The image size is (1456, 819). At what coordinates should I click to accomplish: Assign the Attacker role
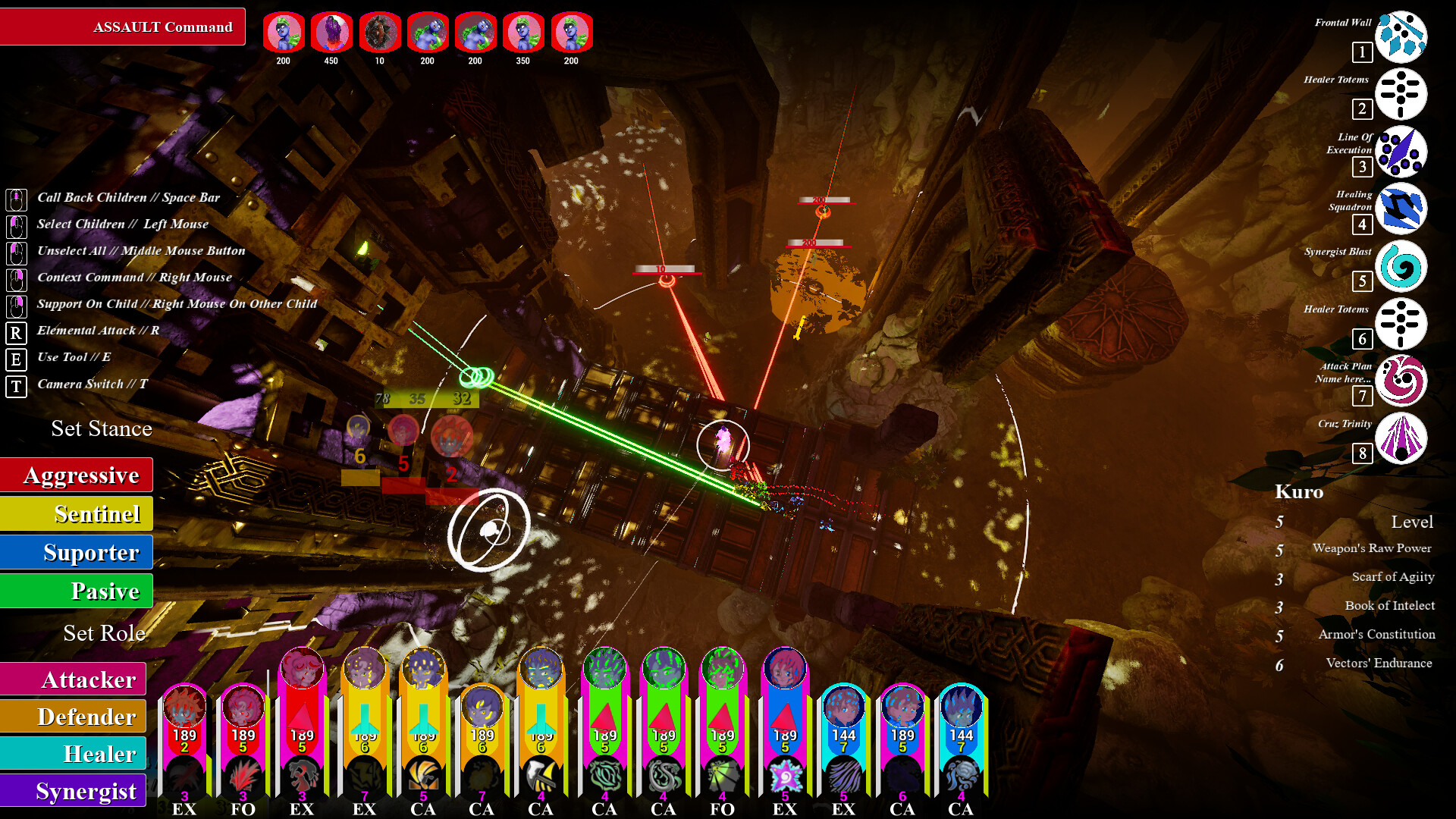[x=74, y=679]
